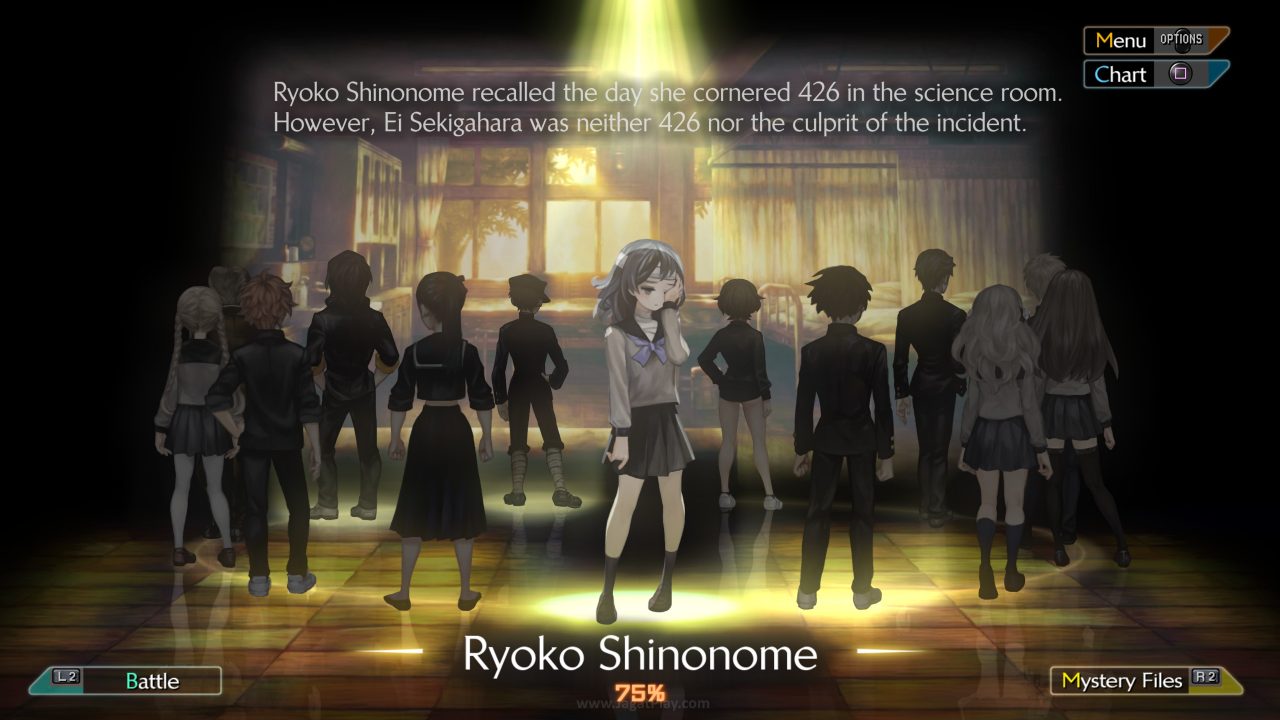The width and height of the screenshot is (1280, 720).
Task: Click the Ryoko Shinonome name banner
Action: pyautogui.click(x=640, y=655)
